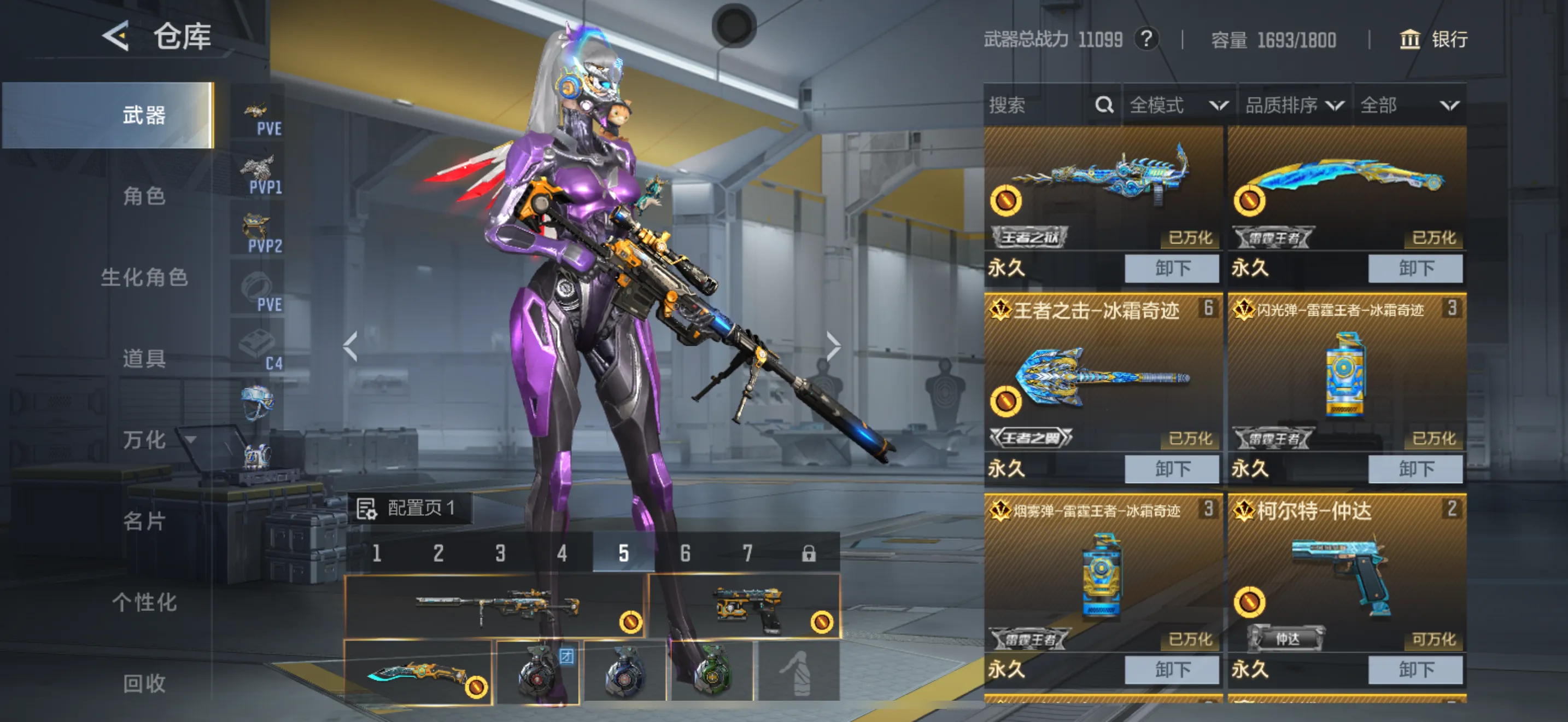Select the equipped sniper rifle primary slot
The width and height of the screenshot is (1568, 722).
tap(495, 607)
